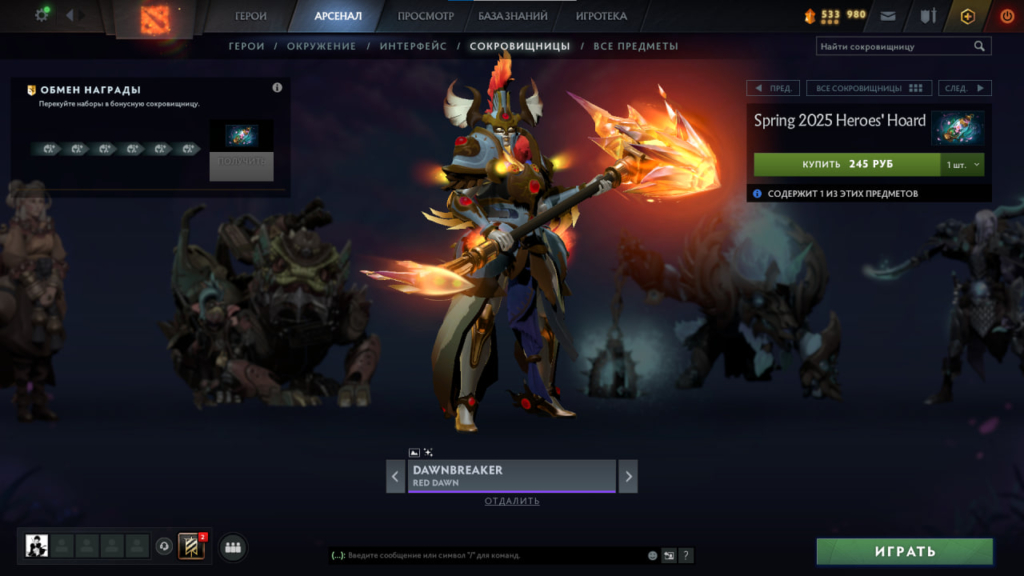
Task: Show the next item set with right arrow
Action: [628, 476]
